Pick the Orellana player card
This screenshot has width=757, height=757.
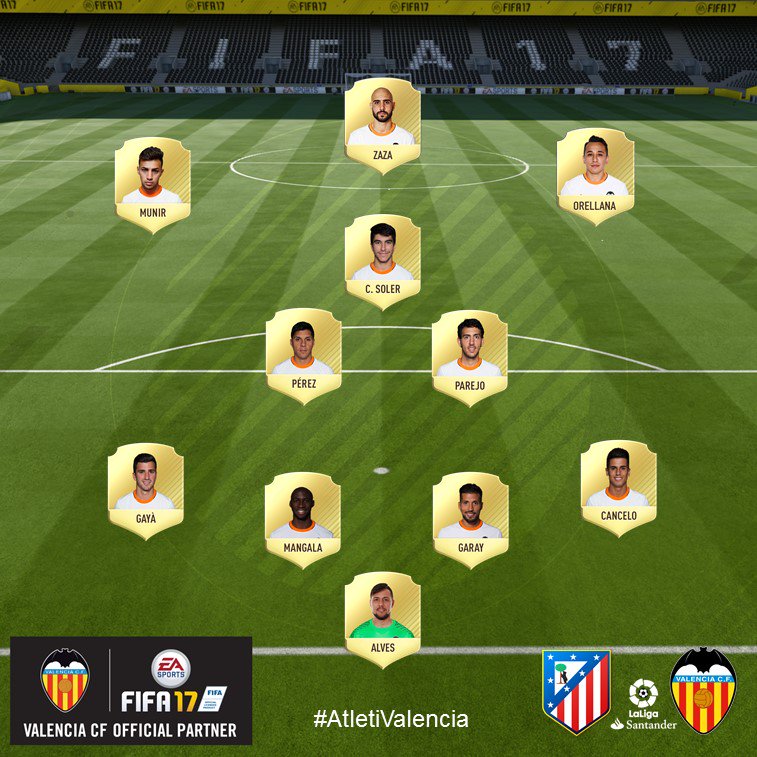click(x=595, y=175)
